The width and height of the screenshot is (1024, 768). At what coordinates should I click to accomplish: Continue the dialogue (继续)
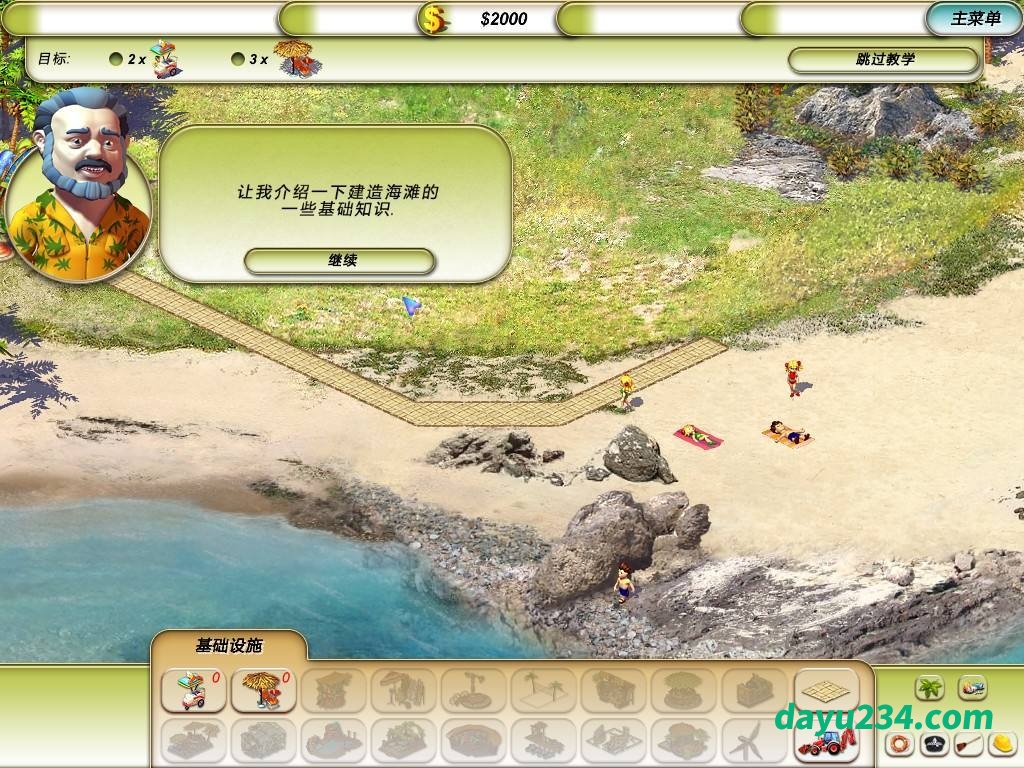340,261
